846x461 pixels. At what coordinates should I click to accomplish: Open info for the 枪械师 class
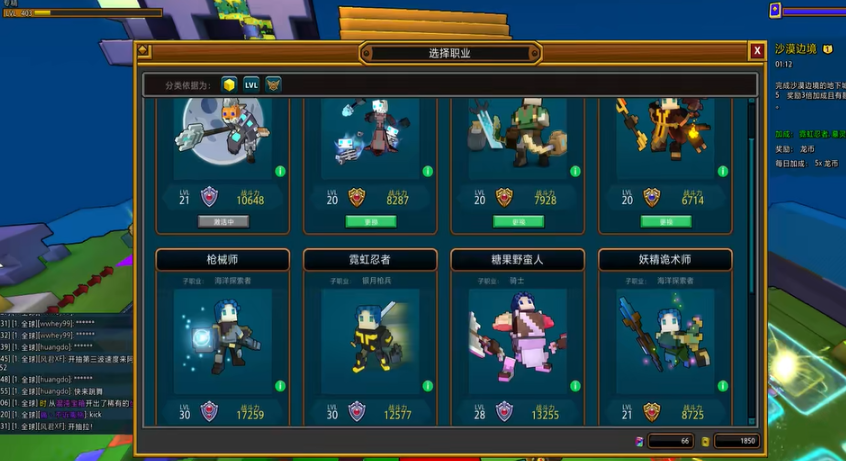pos(280,386)
